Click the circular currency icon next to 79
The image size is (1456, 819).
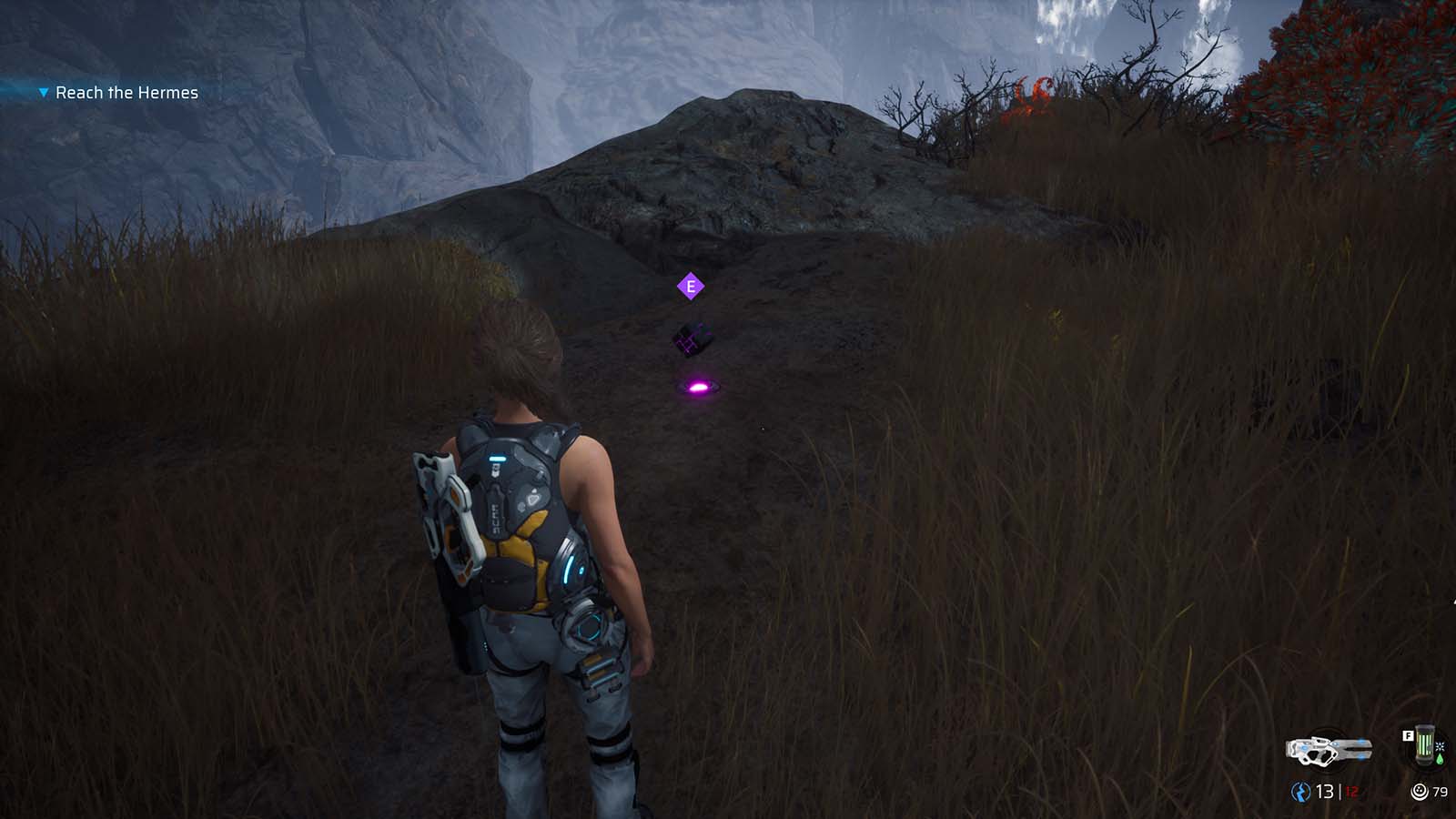tap(1420, 790)
